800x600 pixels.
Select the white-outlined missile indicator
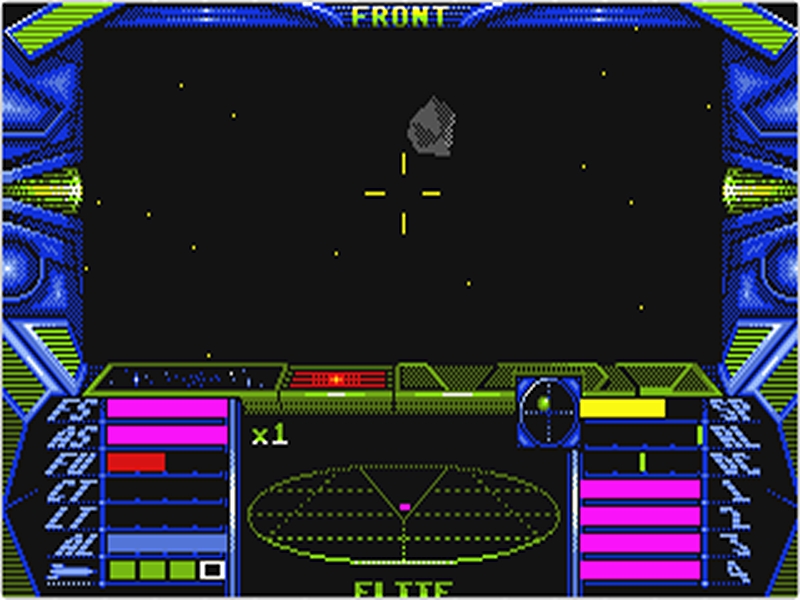coord(212,570)
